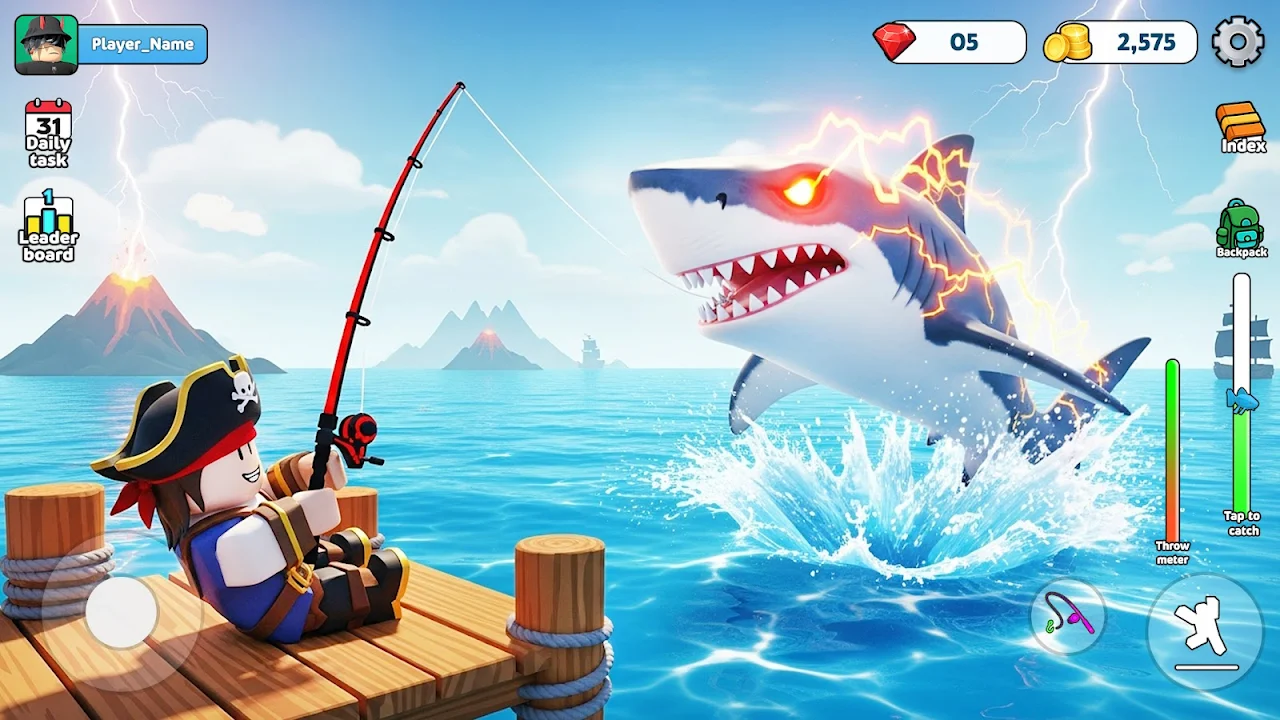
Task: Open the Daily task calendar
Action: [x=48, y=132]
